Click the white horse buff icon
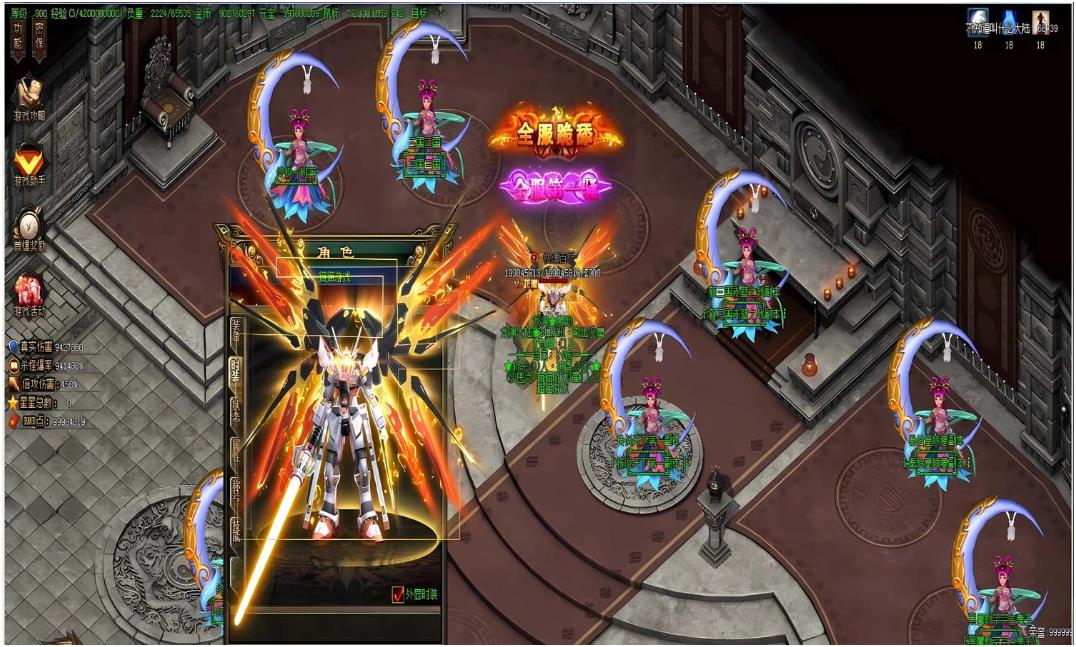 [x=978, y=20]
